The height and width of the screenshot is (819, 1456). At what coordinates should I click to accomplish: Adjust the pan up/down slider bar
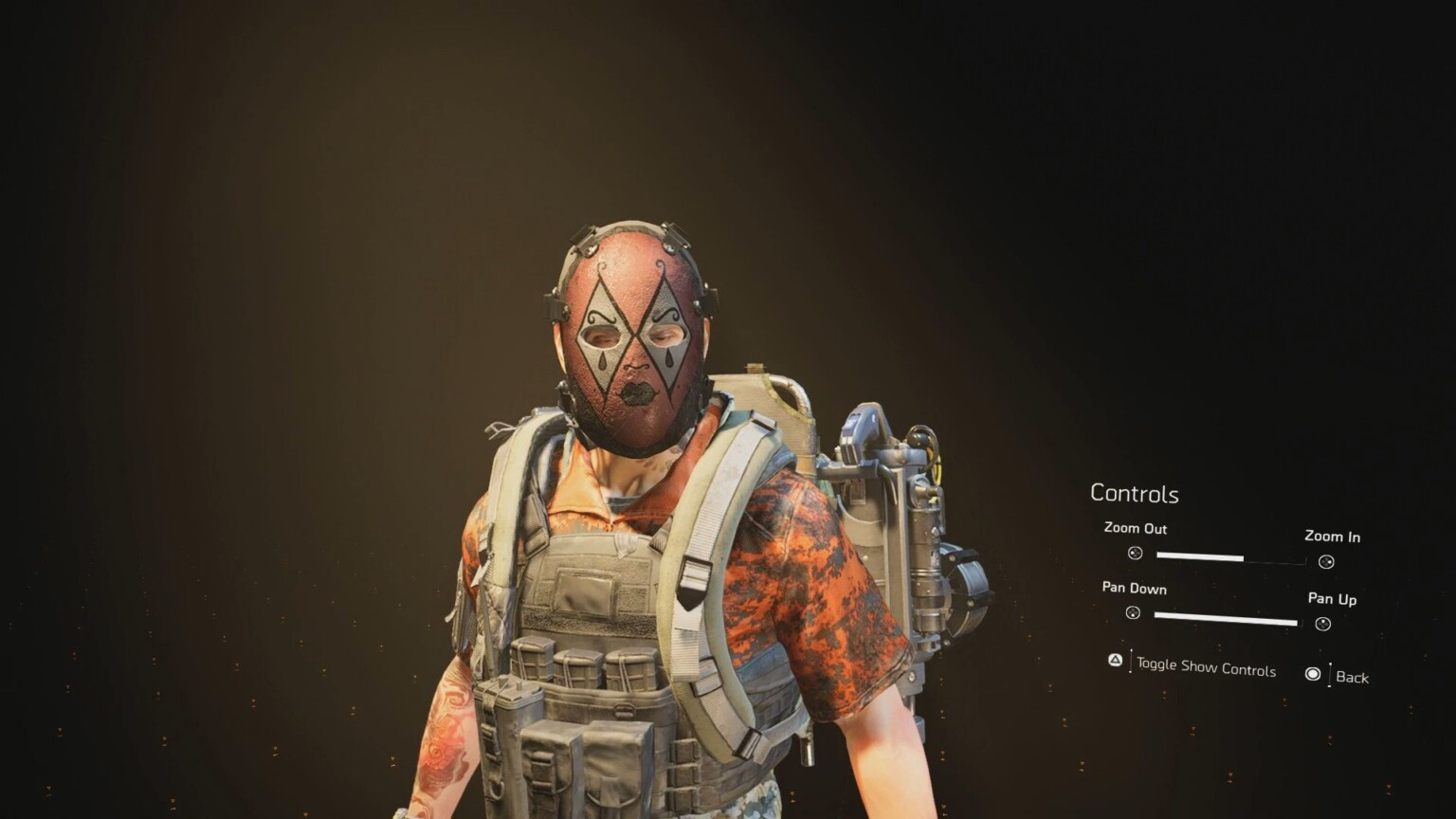point(1226,619)
